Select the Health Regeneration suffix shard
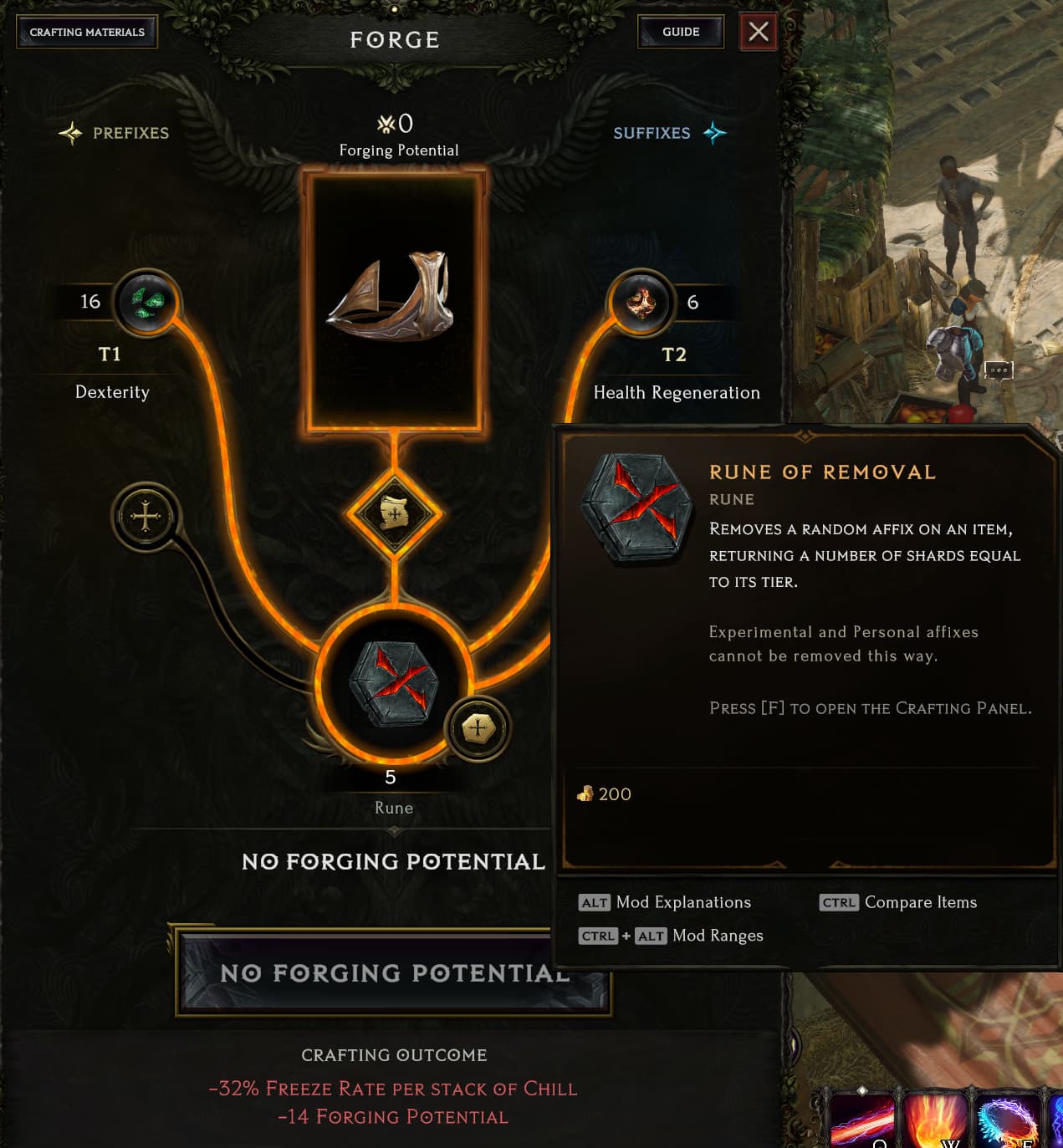The width and height of the screenshot is (1063, 1148). 641,302
